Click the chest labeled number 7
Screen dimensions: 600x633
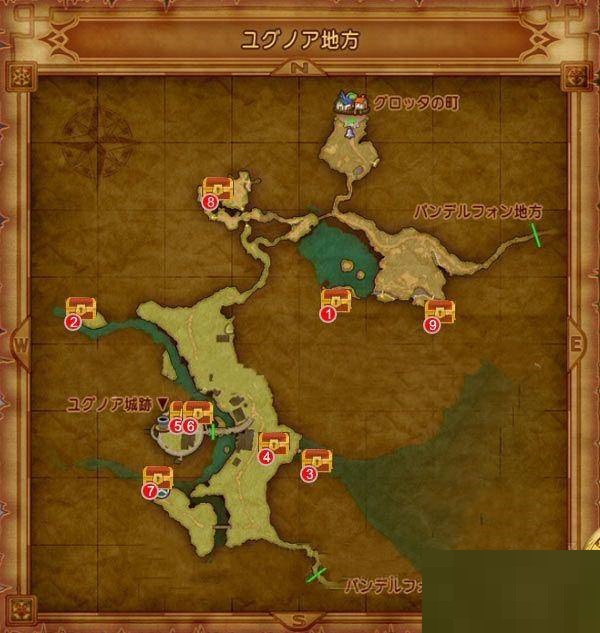click(x=158, y=479)
